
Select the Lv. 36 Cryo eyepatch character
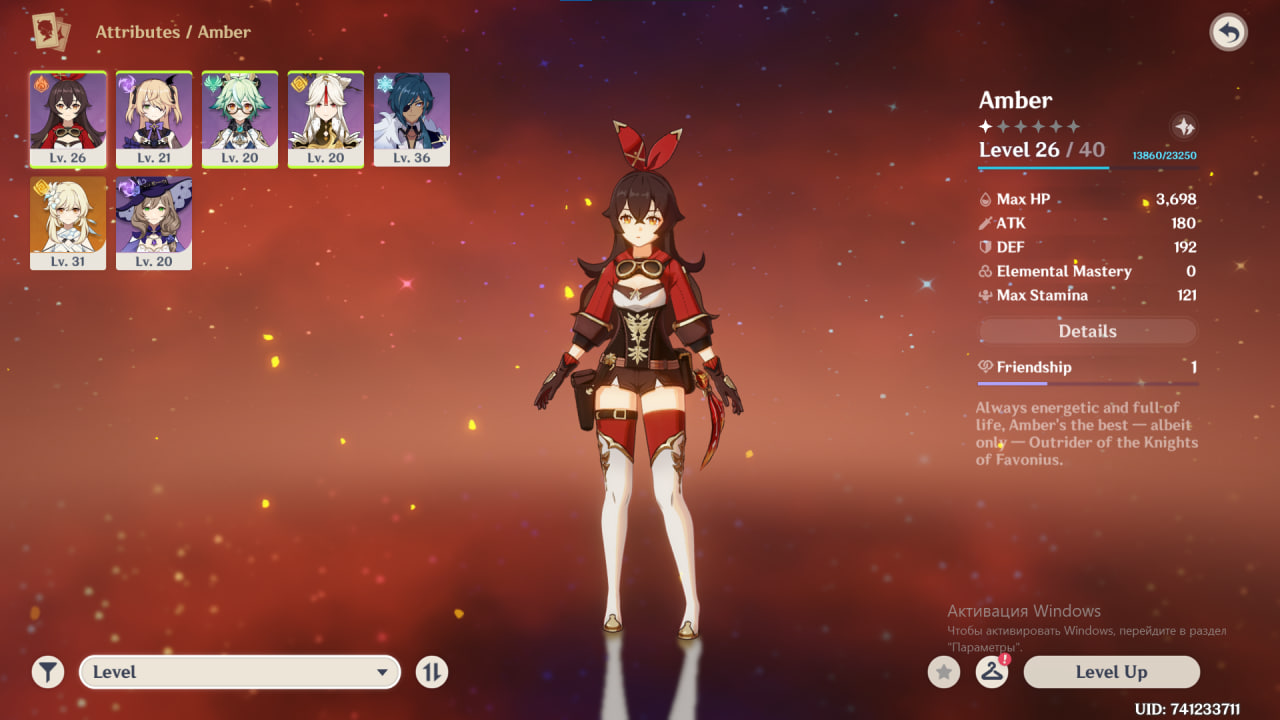coord(412,119)
